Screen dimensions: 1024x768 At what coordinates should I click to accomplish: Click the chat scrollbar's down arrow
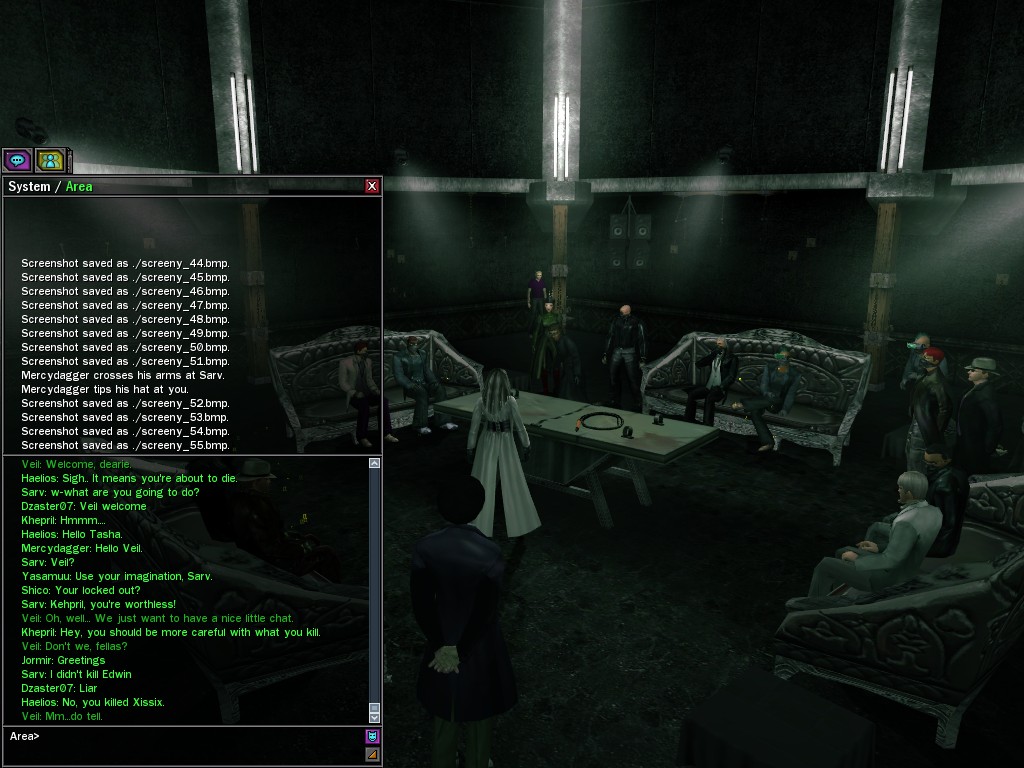[x=375, y=716]
